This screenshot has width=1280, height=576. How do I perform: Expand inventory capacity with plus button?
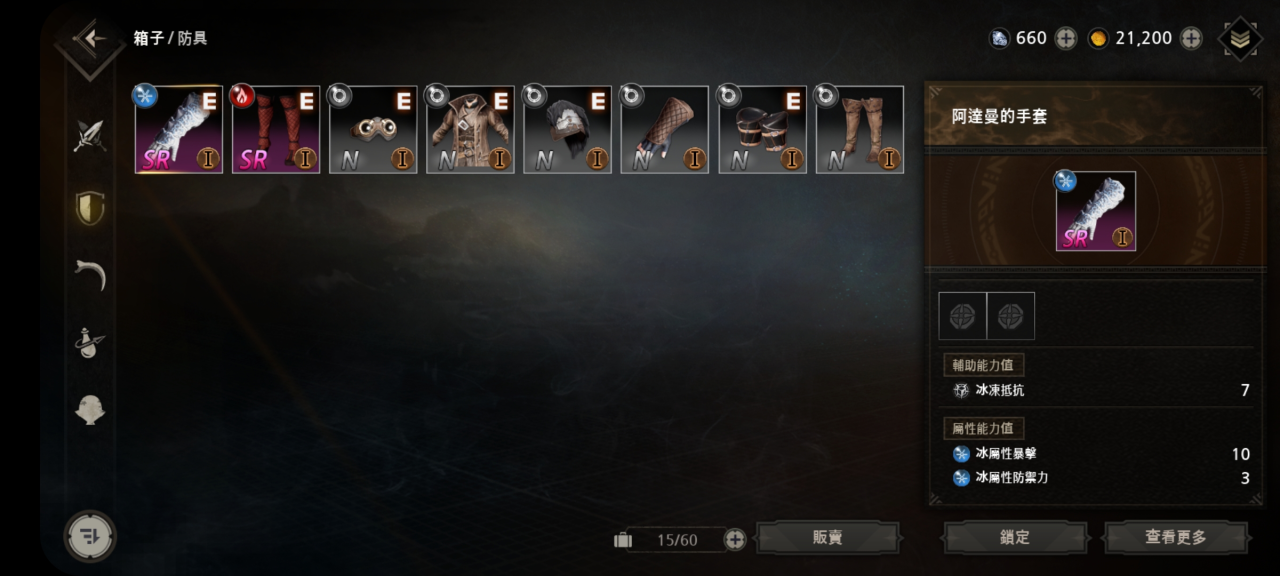click(x=735, y=540)
